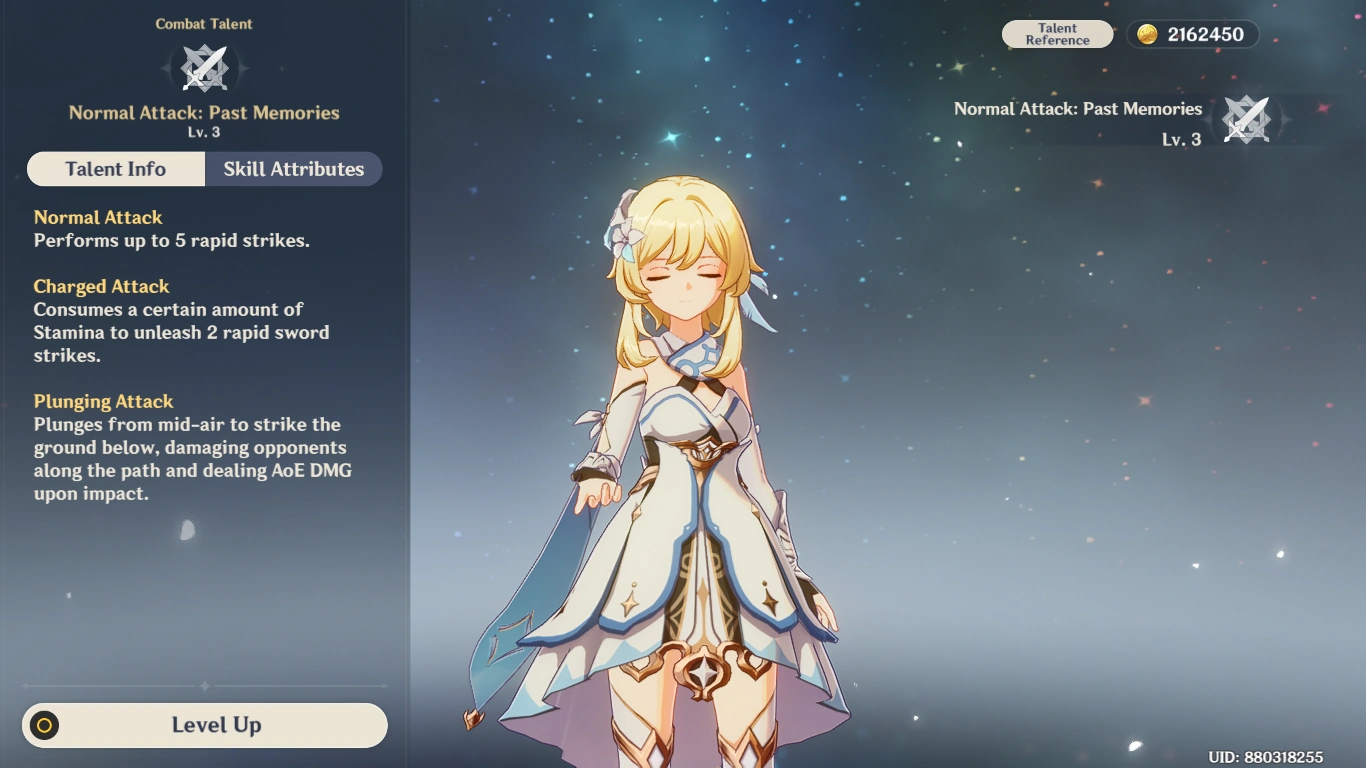Click the Past Memories icon in top-right banner
This screenshot has height=768, width=1366.
pos(1246,119)
